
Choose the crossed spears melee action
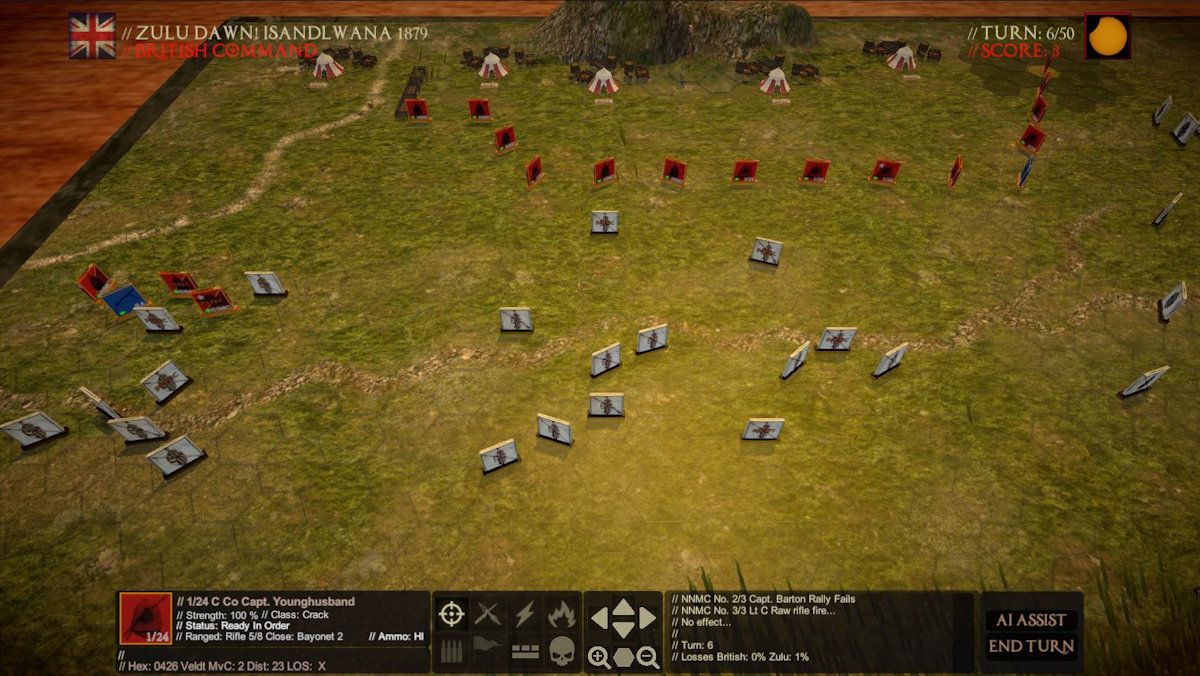pos(488,614)
